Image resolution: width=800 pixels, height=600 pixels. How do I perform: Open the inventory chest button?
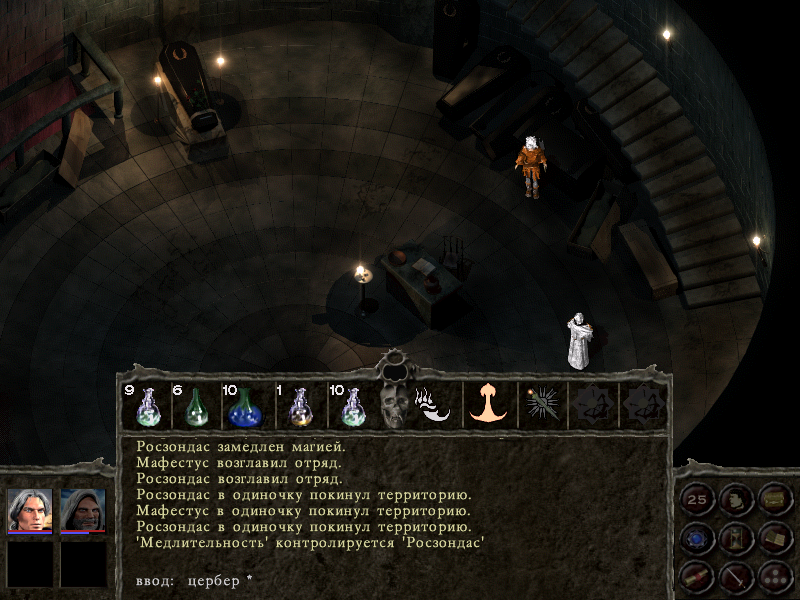click(x=773, y=500)
